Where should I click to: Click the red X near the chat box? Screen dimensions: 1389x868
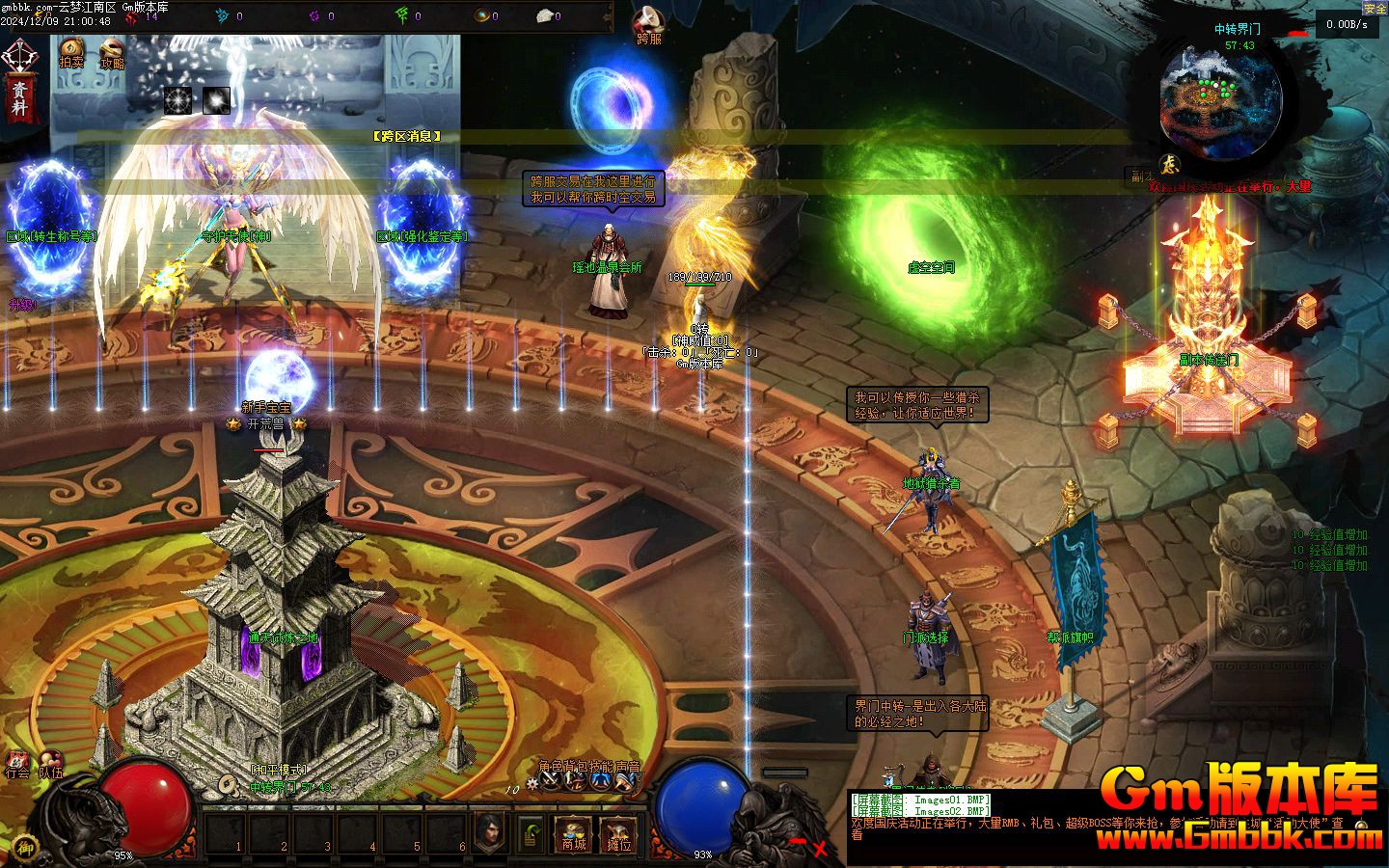[820, 849]
